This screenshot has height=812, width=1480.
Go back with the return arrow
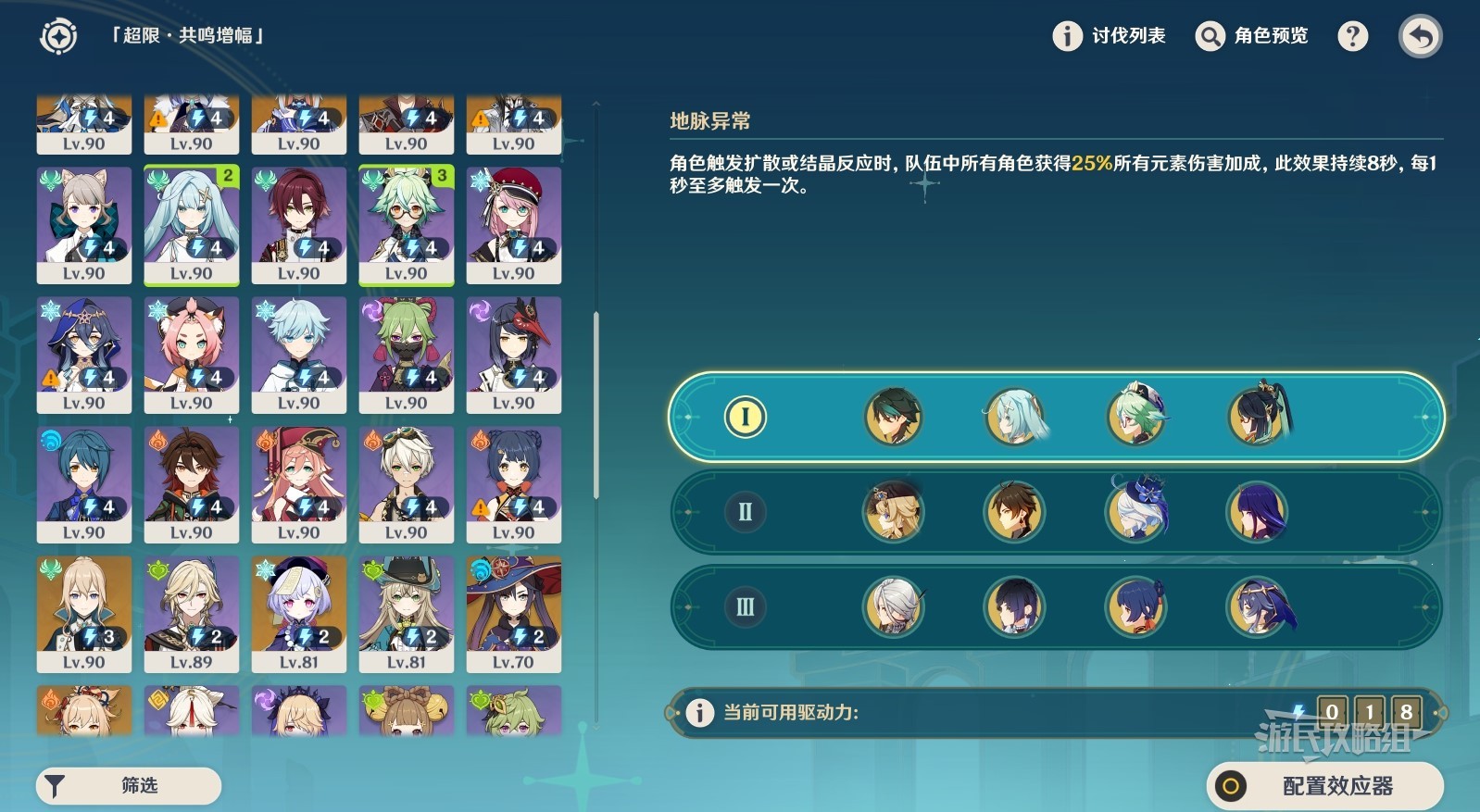[1420, 37]
